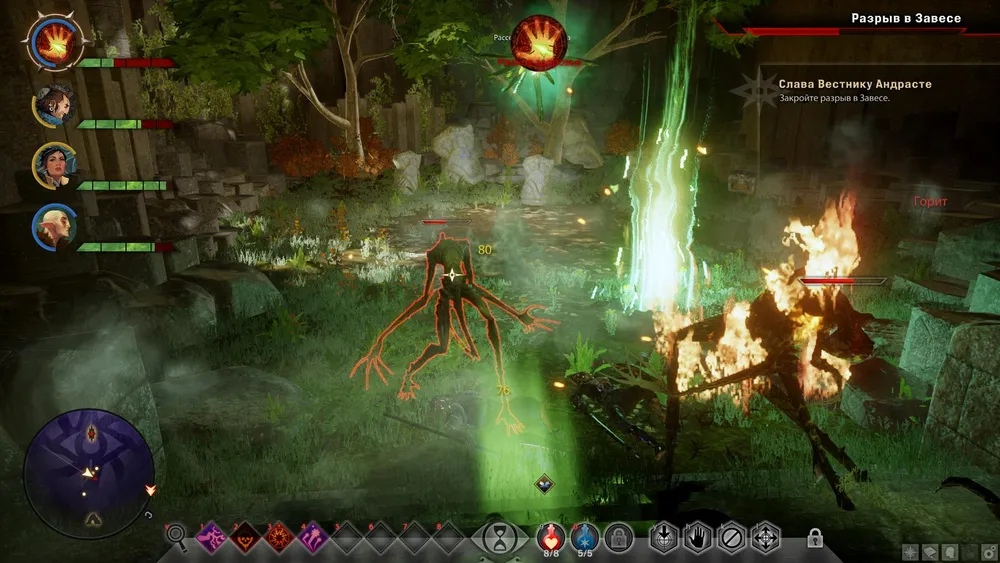Issue the downward arrow party command

pyautogui.click(x=664, y=538)
